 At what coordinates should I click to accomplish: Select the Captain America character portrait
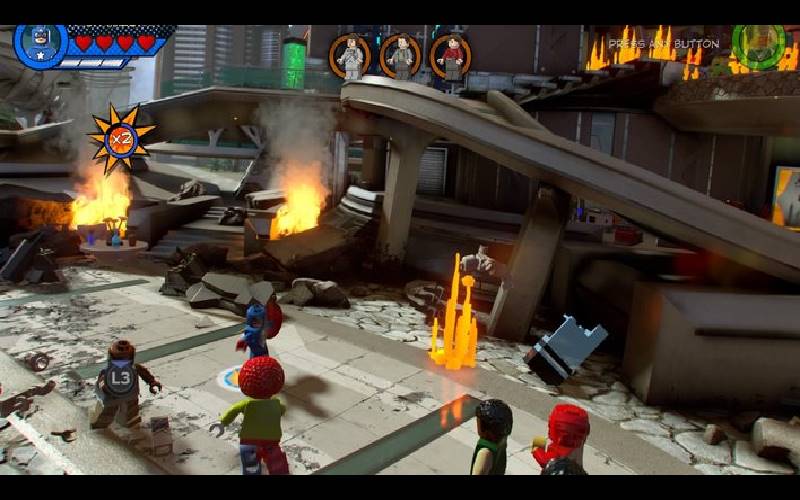[x=40, y=45]
